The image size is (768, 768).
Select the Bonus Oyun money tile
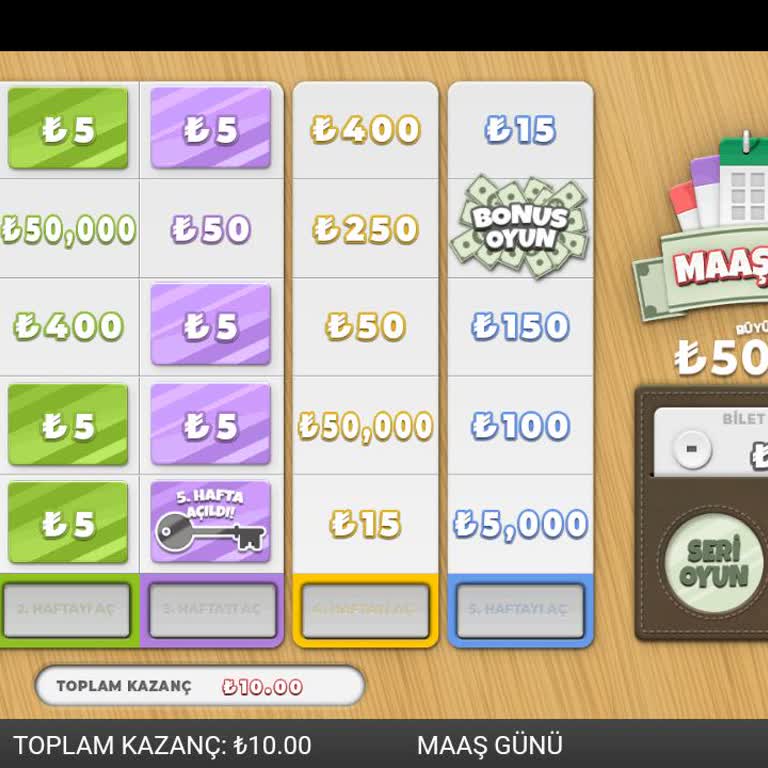click(x=520, y=227)
